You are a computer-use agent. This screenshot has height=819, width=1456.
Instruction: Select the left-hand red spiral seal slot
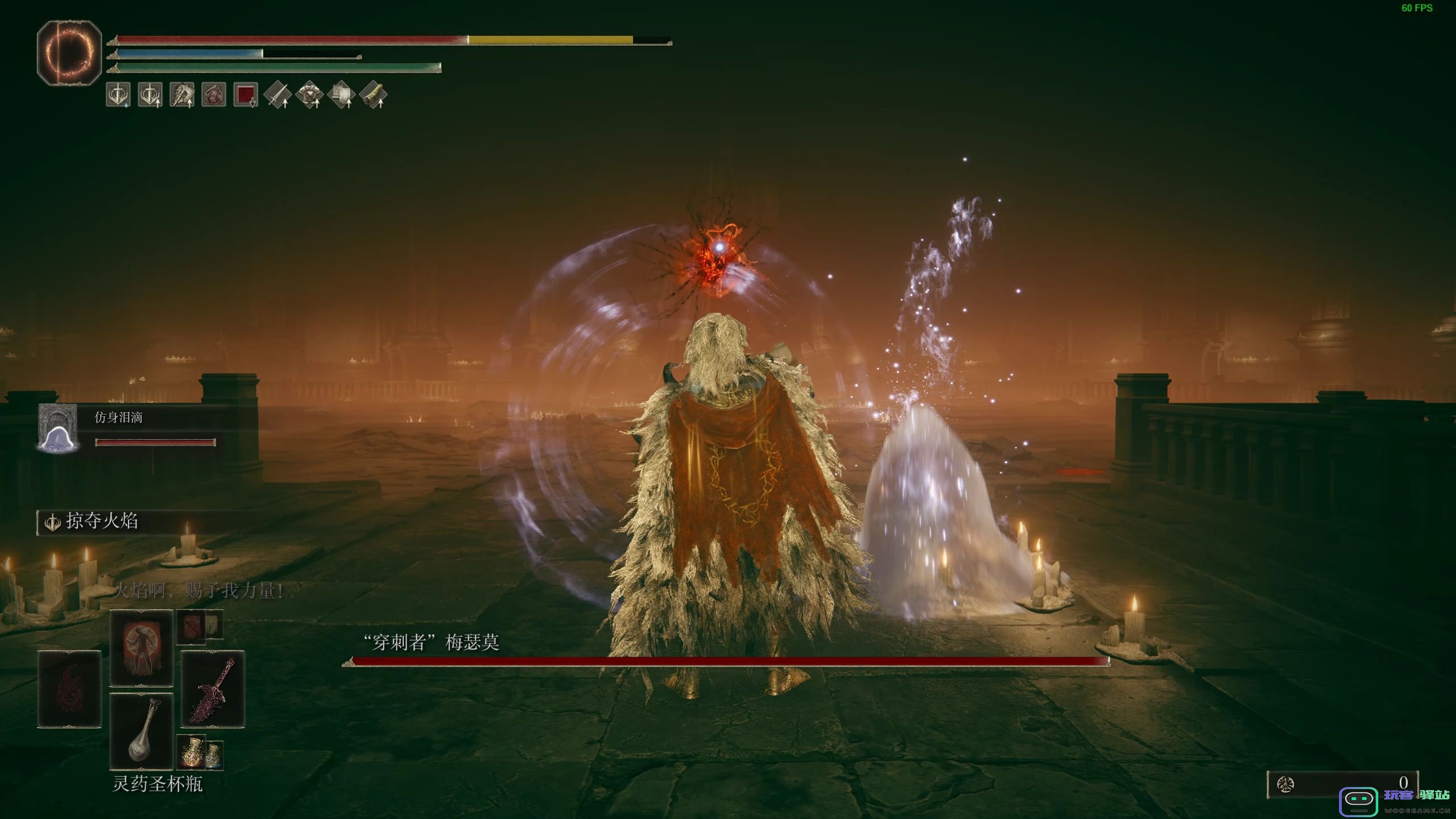pyautogui.click(x=69, y=689)
